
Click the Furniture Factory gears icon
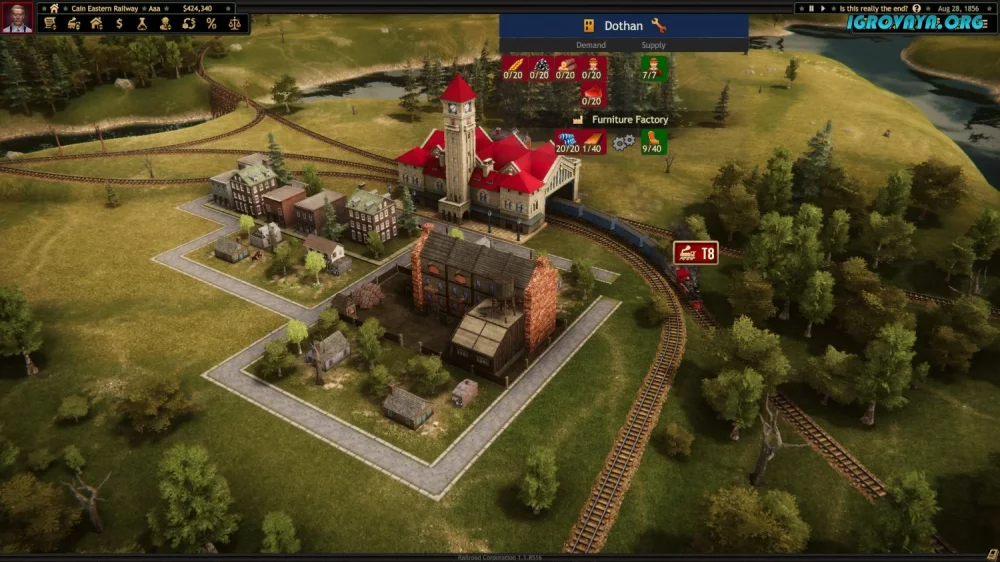tap(623, 143)
